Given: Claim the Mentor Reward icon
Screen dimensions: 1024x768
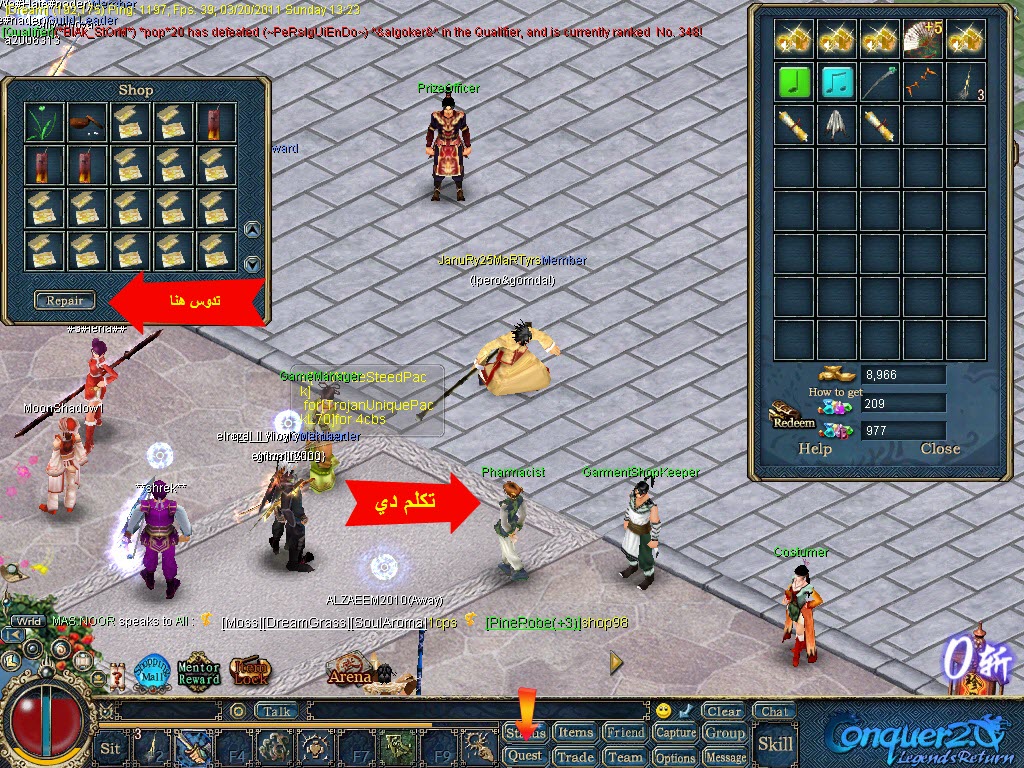Looking at the screenshot, I should pos(198,673).
